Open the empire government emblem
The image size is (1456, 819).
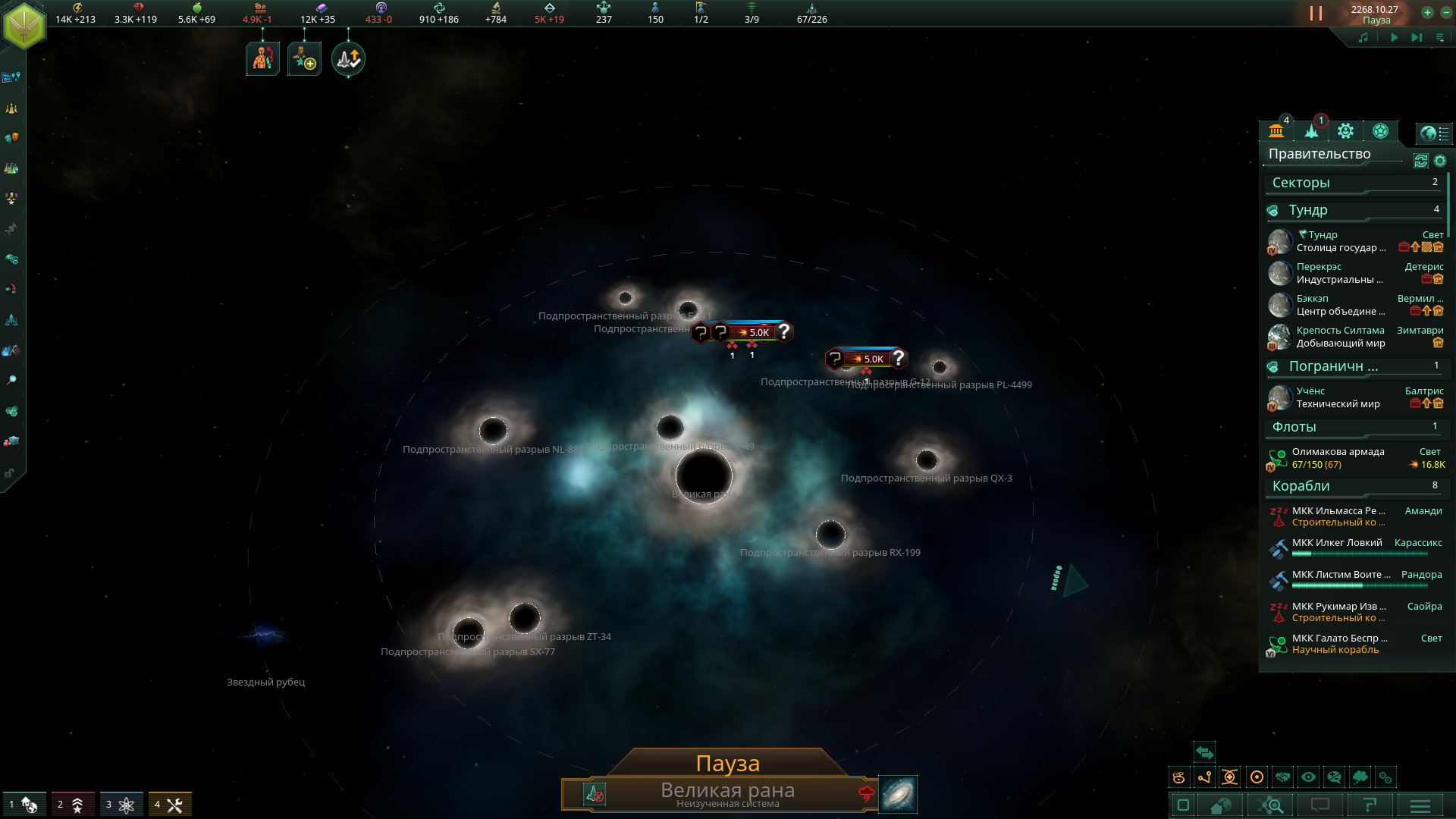(x=24, y=24)
